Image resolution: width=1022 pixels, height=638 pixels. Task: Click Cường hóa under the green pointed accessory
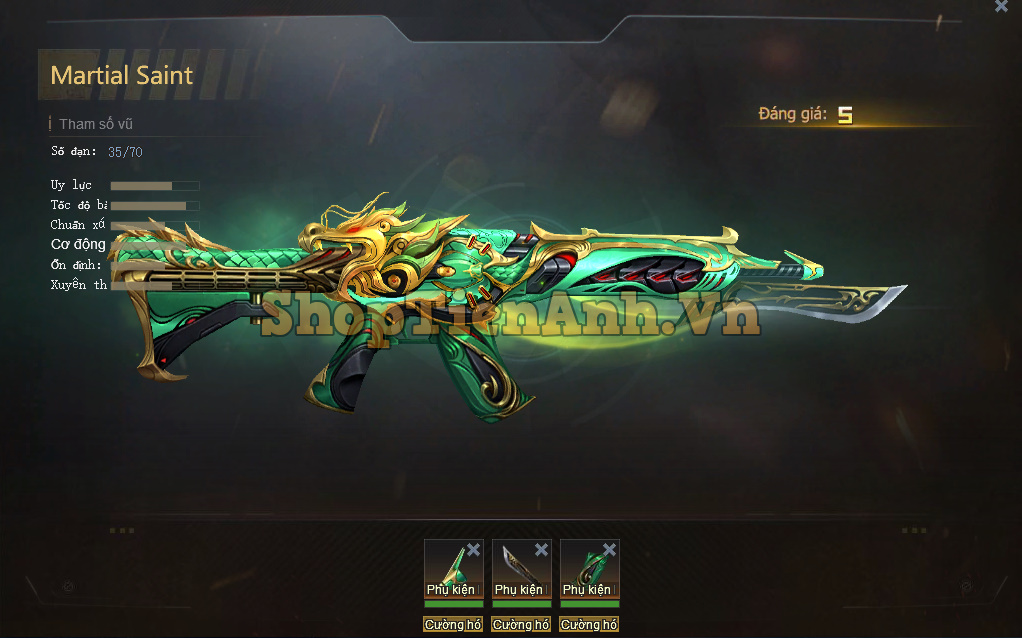coord(453,625)
